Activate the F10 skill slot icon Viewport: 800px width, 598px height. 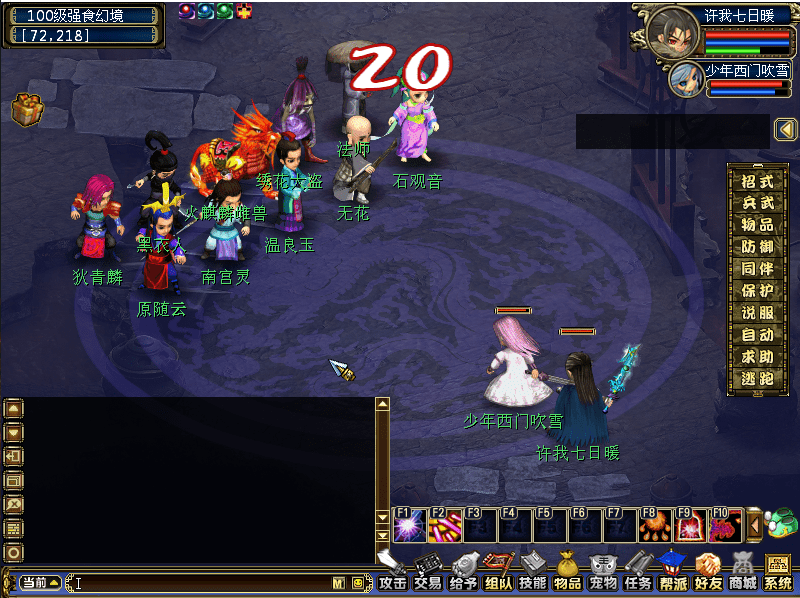(x=723, y=524)
